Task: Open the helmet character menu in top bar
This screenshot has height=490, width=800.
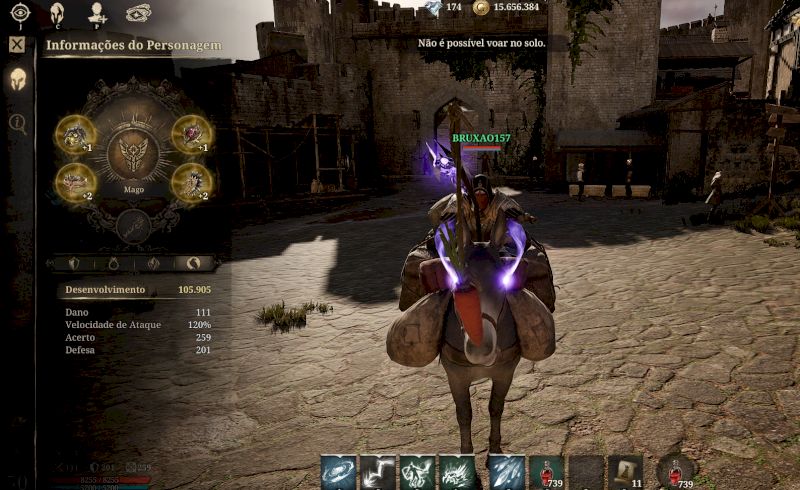Action: tap(58, 13)
